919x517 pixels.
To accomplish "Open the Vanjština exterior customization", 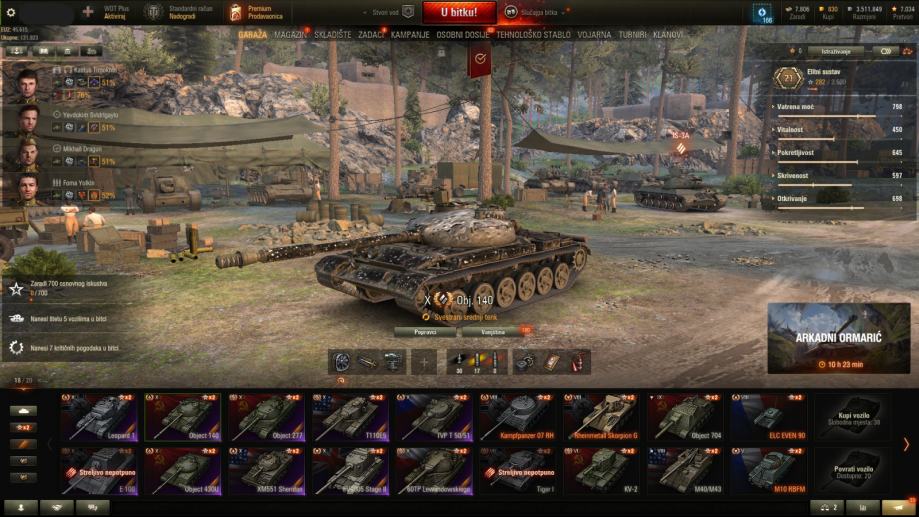I will pyautogui.click(x=493, y=331).
